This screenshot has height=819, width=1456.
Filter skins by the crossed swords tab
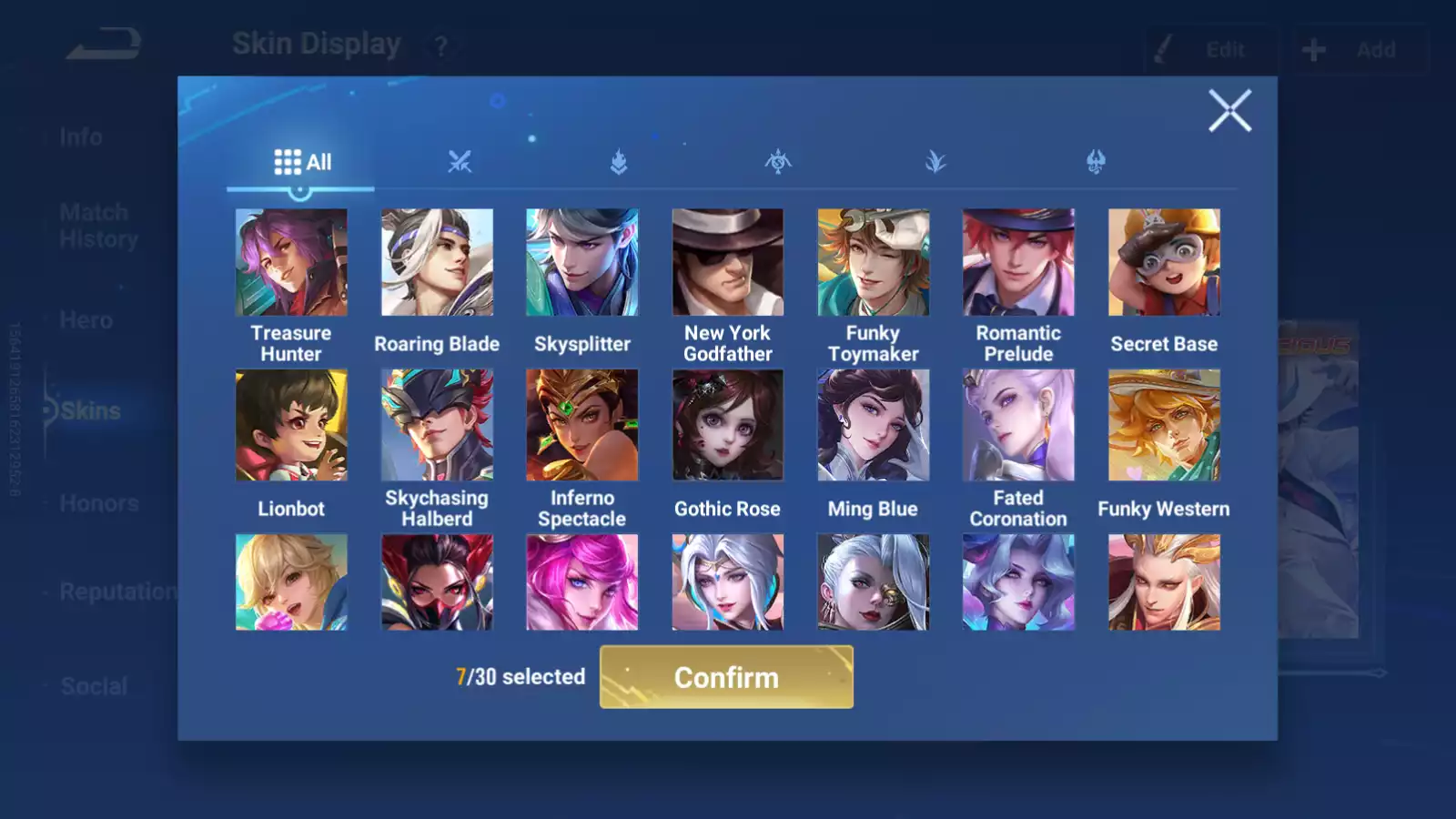coord(460,162)
